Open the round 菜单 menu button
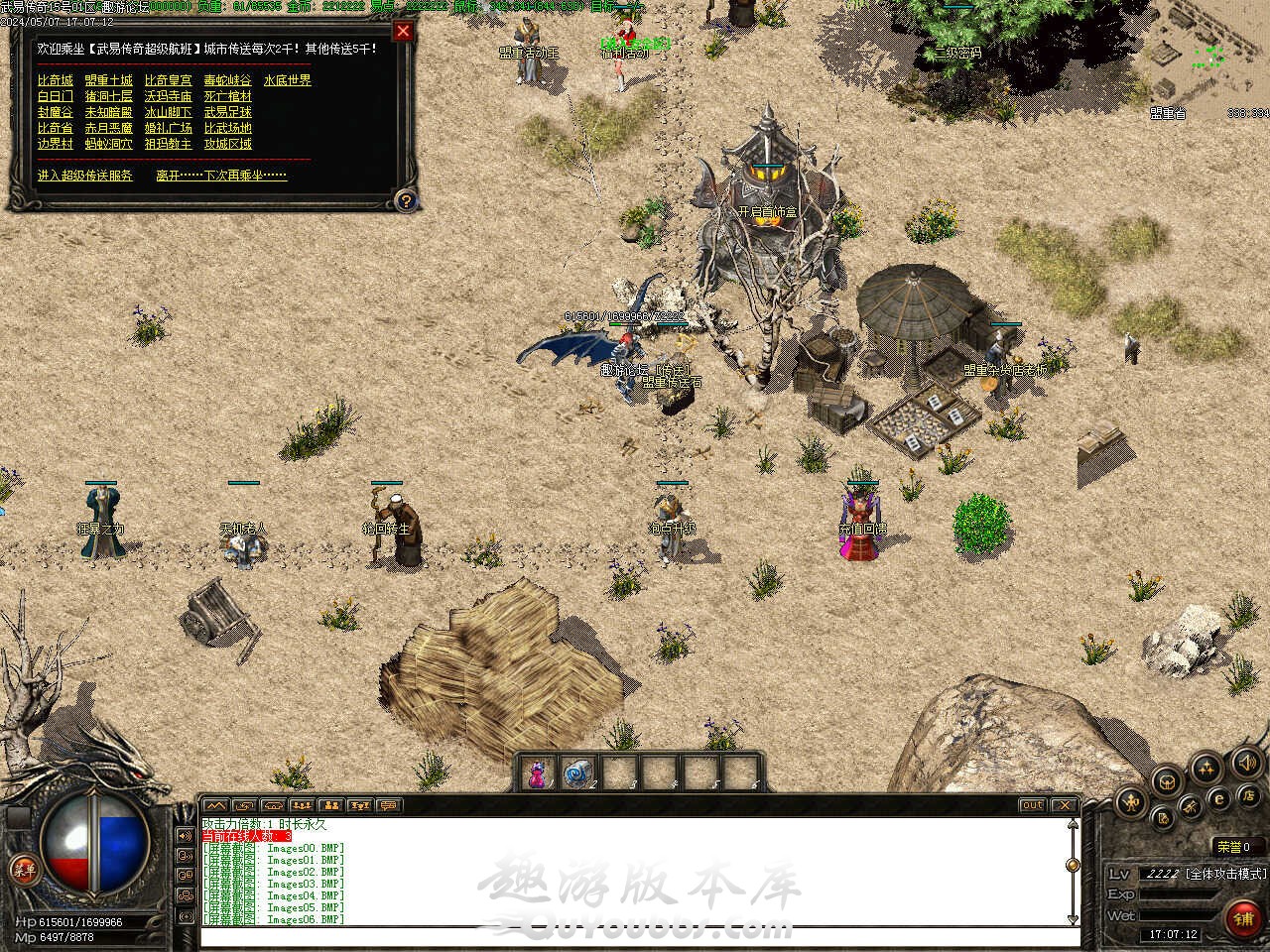1270x952 pixels. (x=24, y=871)
